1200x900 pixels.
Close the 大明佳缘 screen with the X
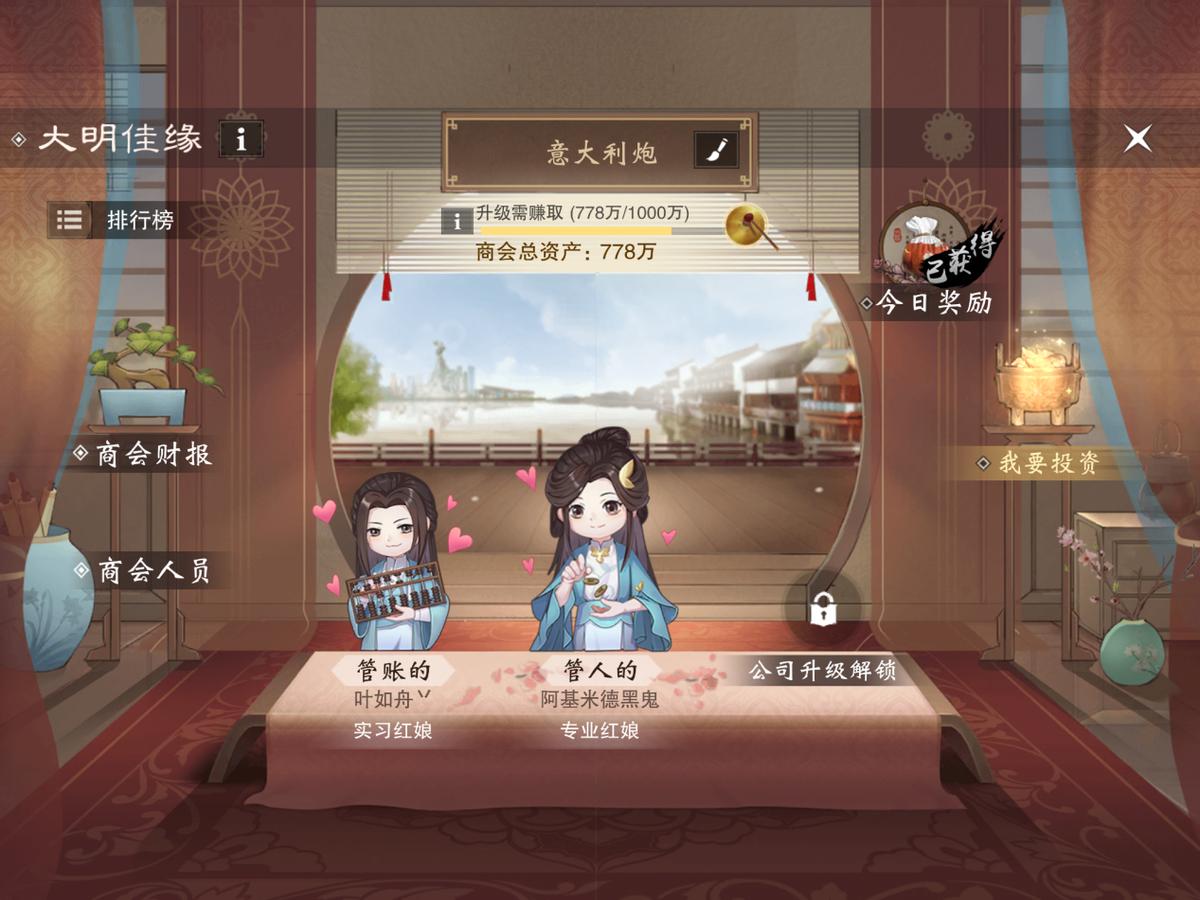click(x=1137, y=138)
